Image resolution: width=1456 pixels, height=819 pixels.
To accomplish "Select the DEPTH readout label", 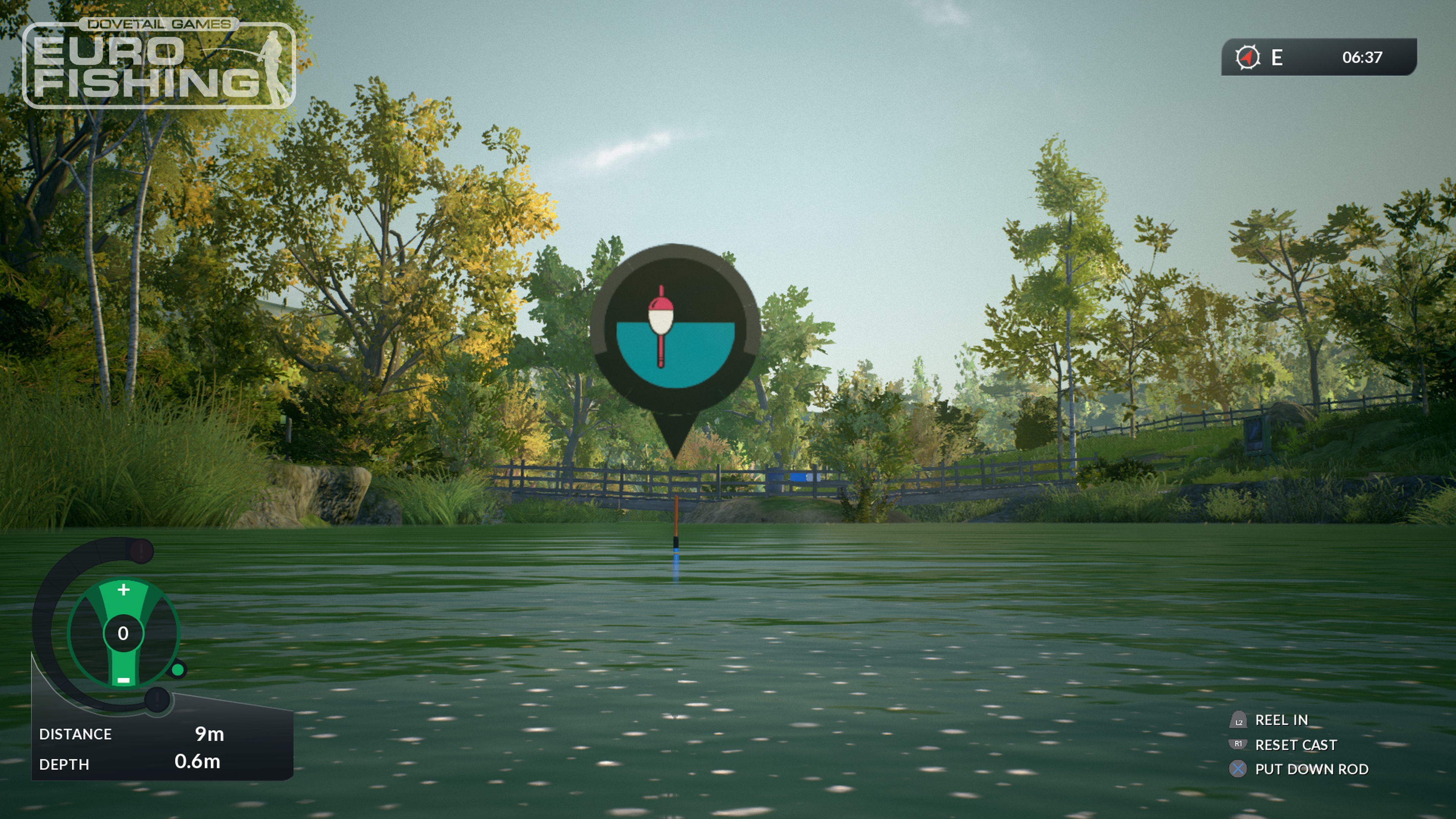I will 65,764.
